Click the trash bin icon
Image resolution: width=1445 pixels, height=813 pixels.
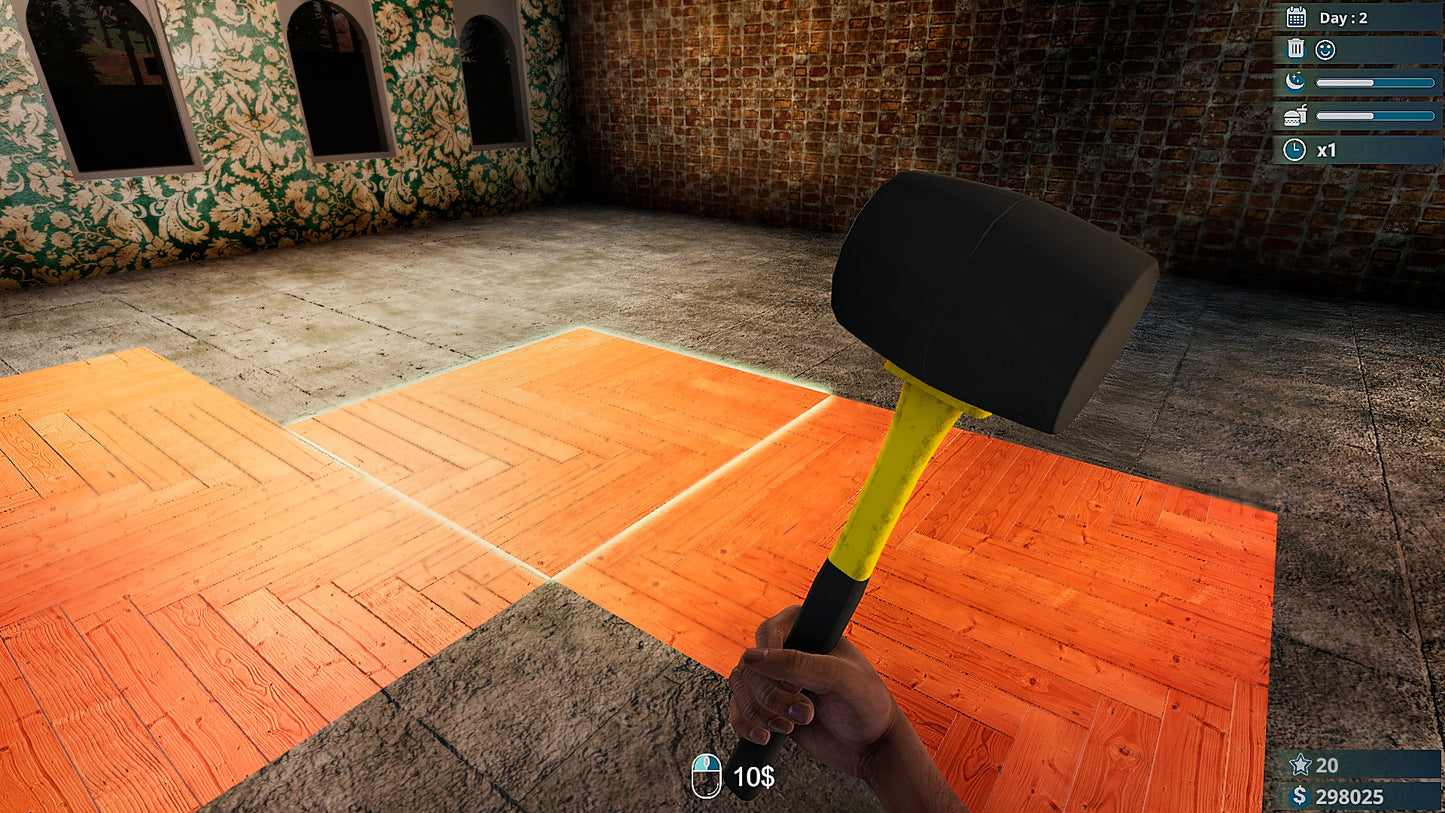pos(1295,47)
